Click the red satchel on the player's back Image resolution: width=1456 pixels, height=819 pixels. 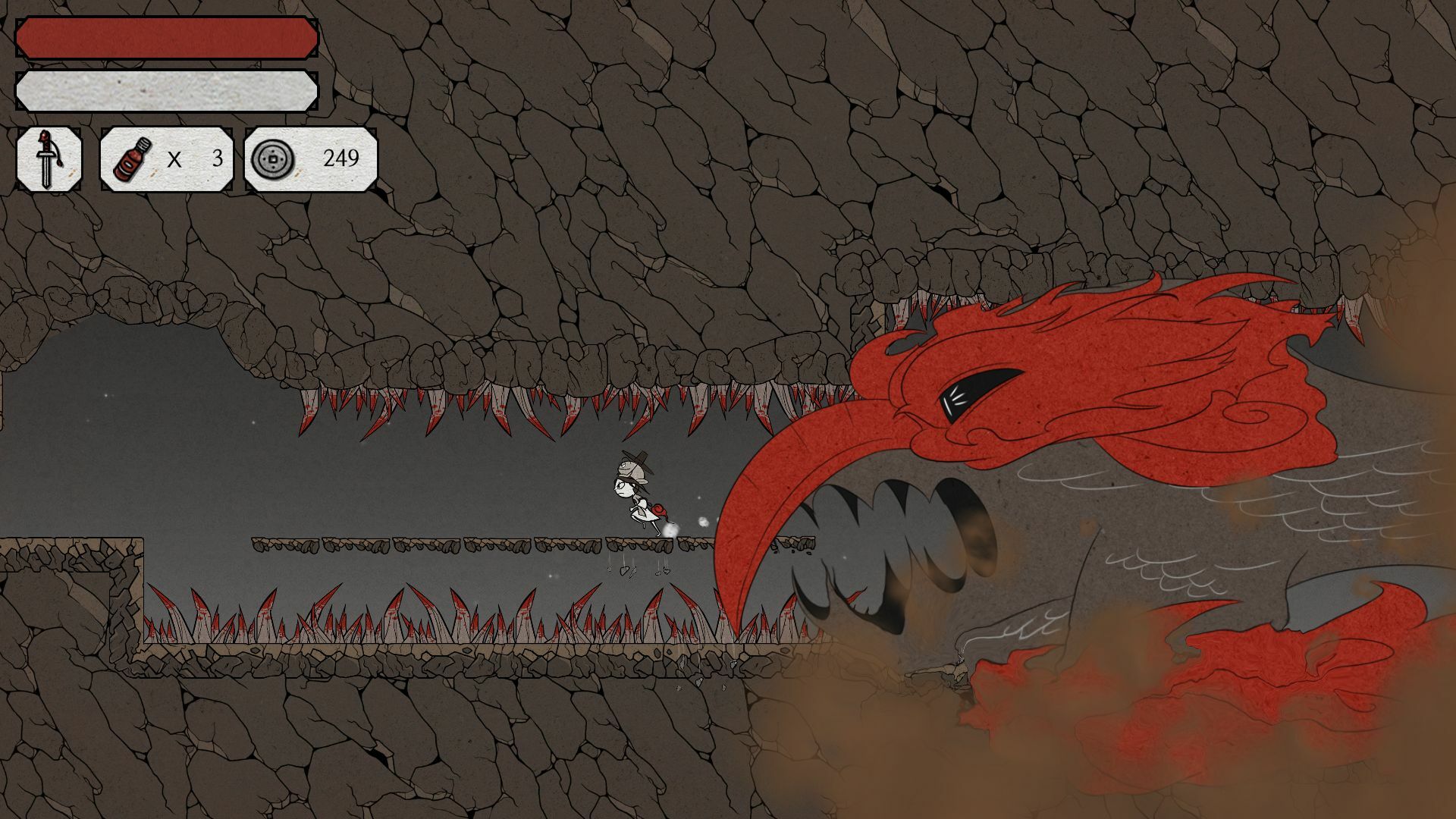point(658,510)
